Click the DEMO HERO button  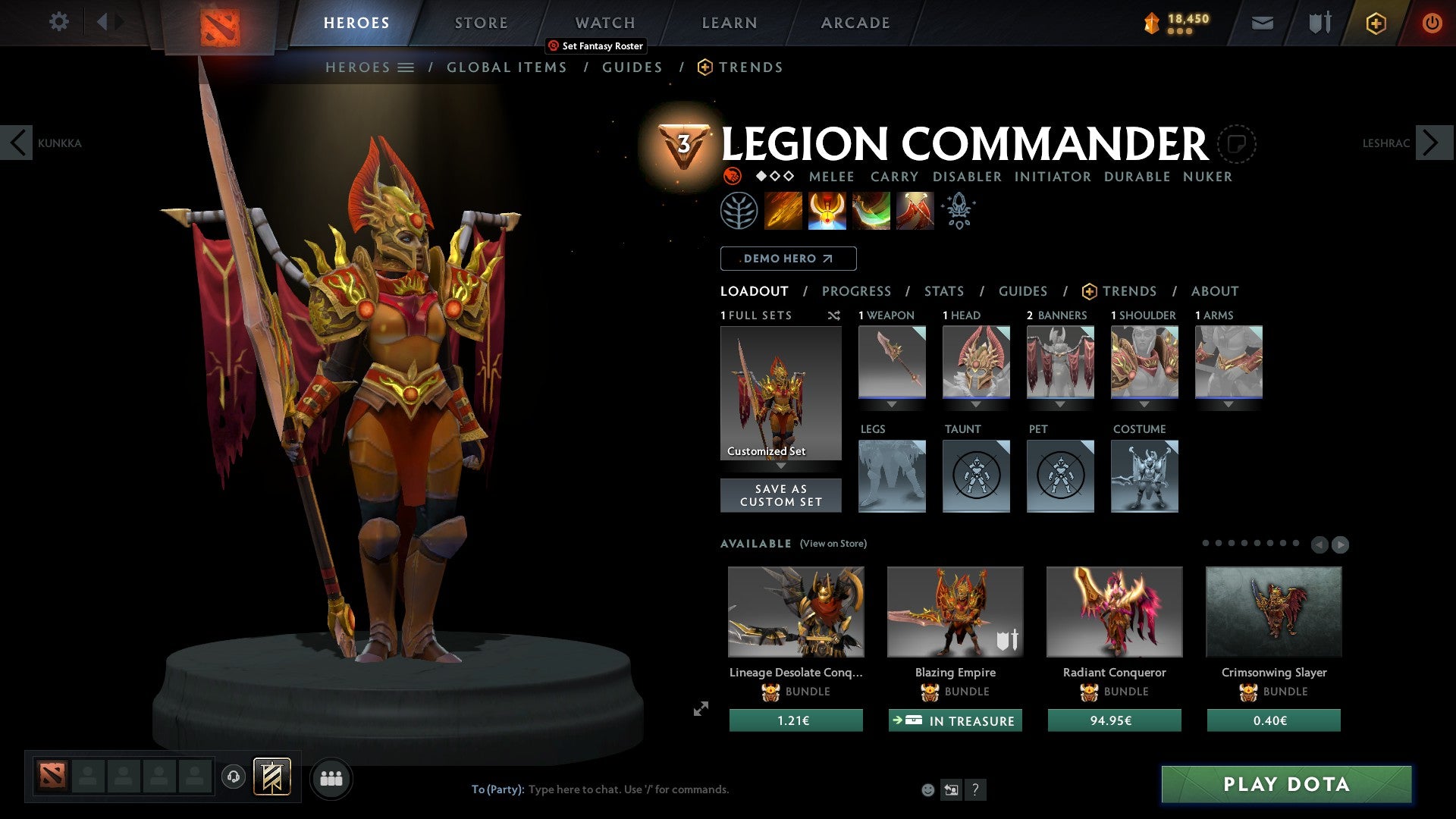tap(789, 258)
